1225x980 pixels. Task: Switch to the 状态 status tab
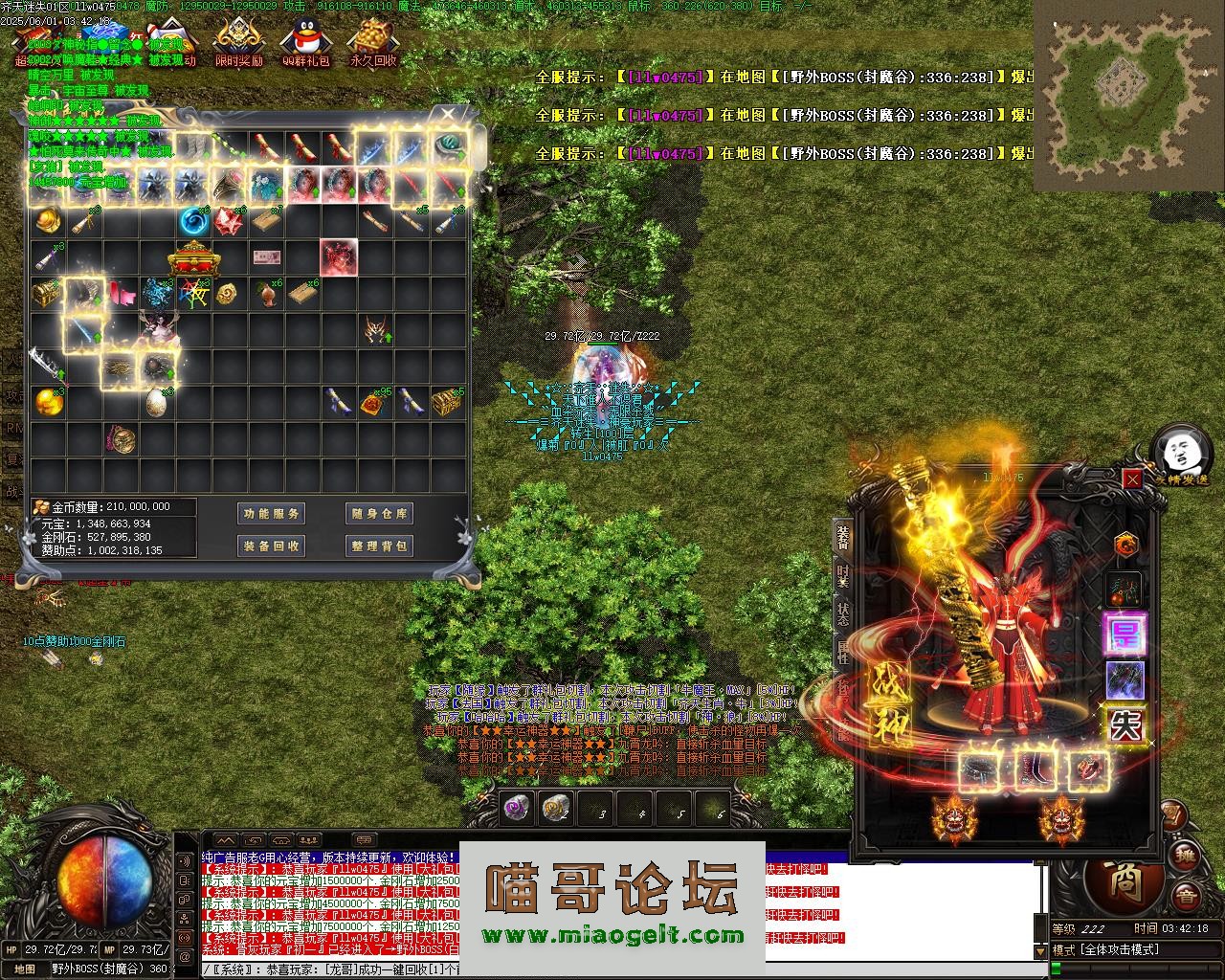(x=843, y=613)
